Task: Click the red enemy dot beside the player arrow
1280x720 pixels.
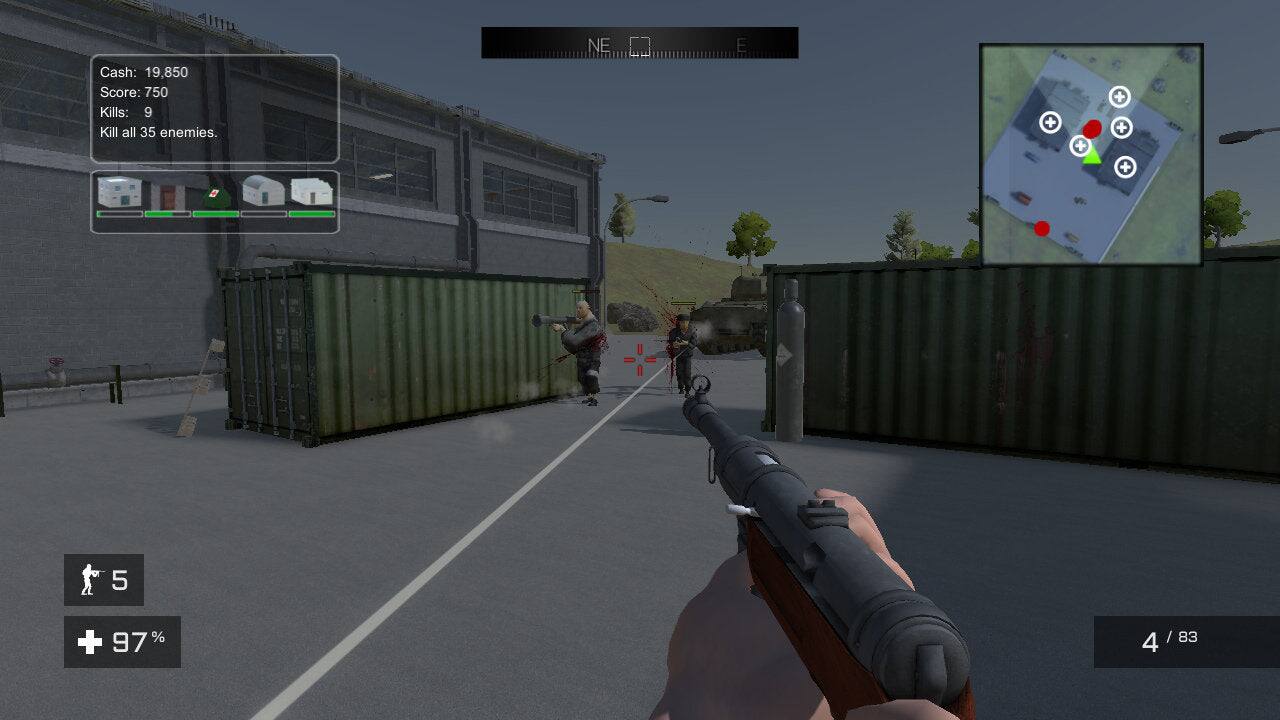Action: point(1092,128)
